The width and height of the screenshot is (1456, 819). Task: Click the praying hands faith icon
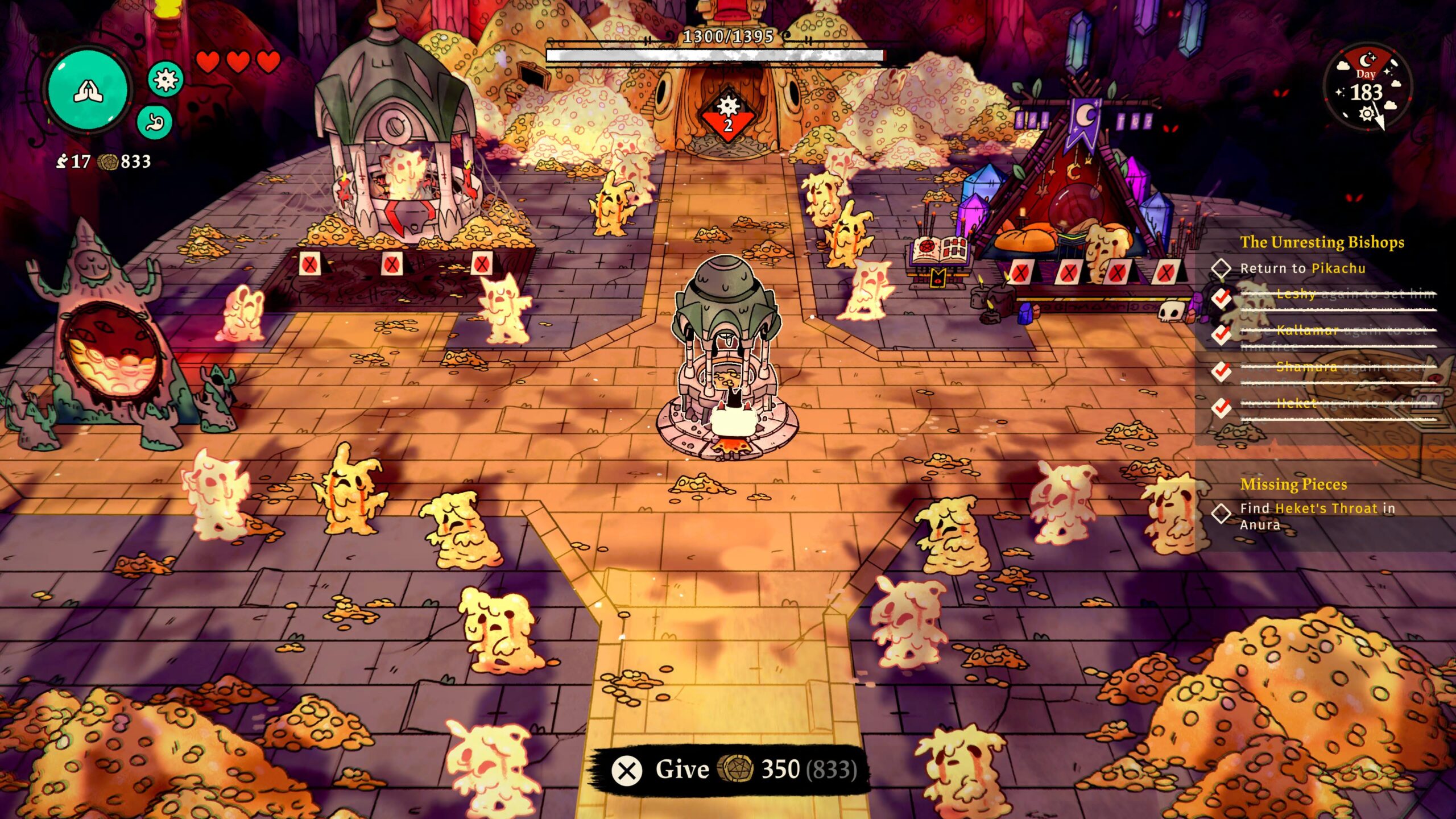[x=89, y=90]
